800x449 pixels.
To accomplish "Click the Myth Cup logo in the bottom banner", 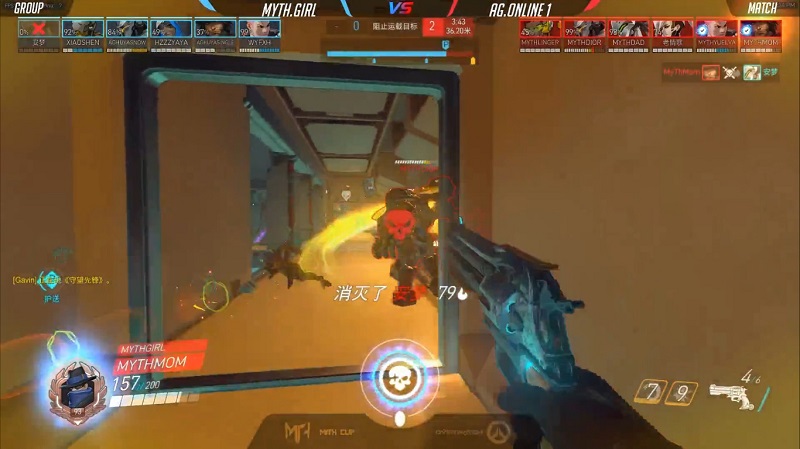I will pos(298,431).
